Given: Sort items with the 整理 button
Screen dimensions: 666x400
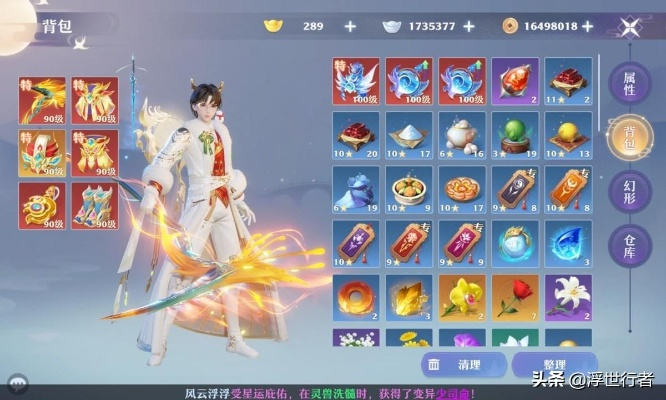Looking at the screenshot, I should pos(554,365).
